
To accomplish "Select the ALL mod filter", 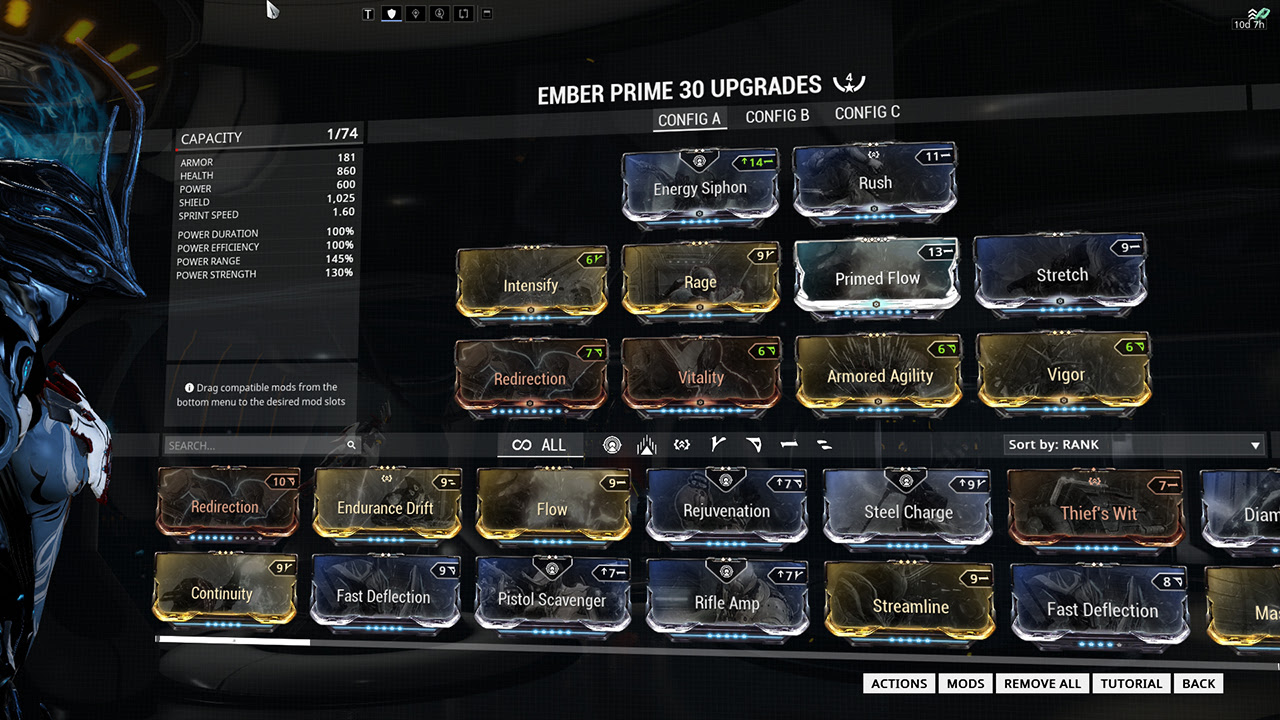I will pyautogui.click(x=540, y=444).
